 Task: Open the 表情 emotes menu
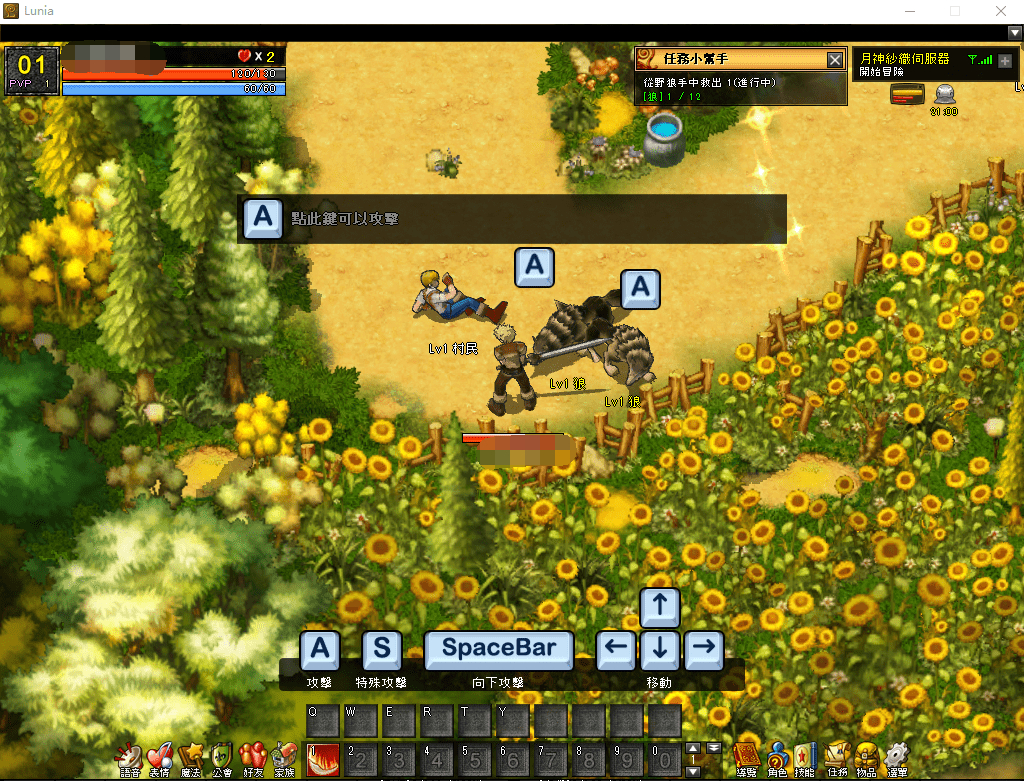click(x=160, y=757)
